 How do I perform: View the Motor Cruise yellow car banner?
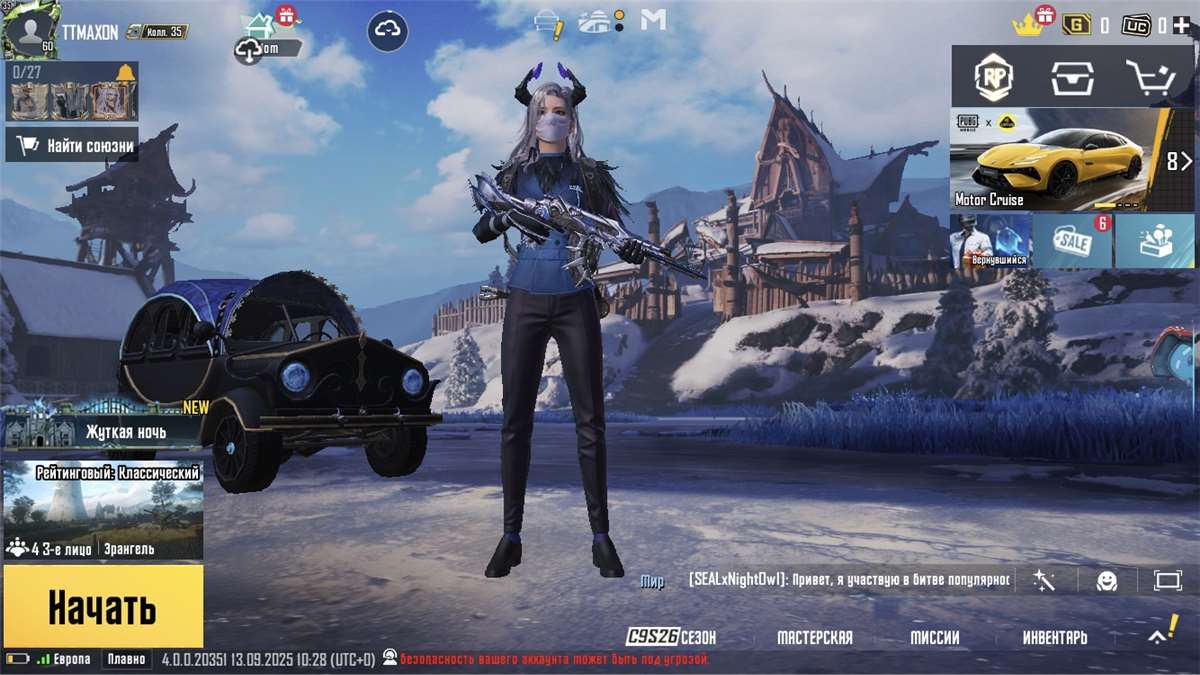click(1058, 158)
